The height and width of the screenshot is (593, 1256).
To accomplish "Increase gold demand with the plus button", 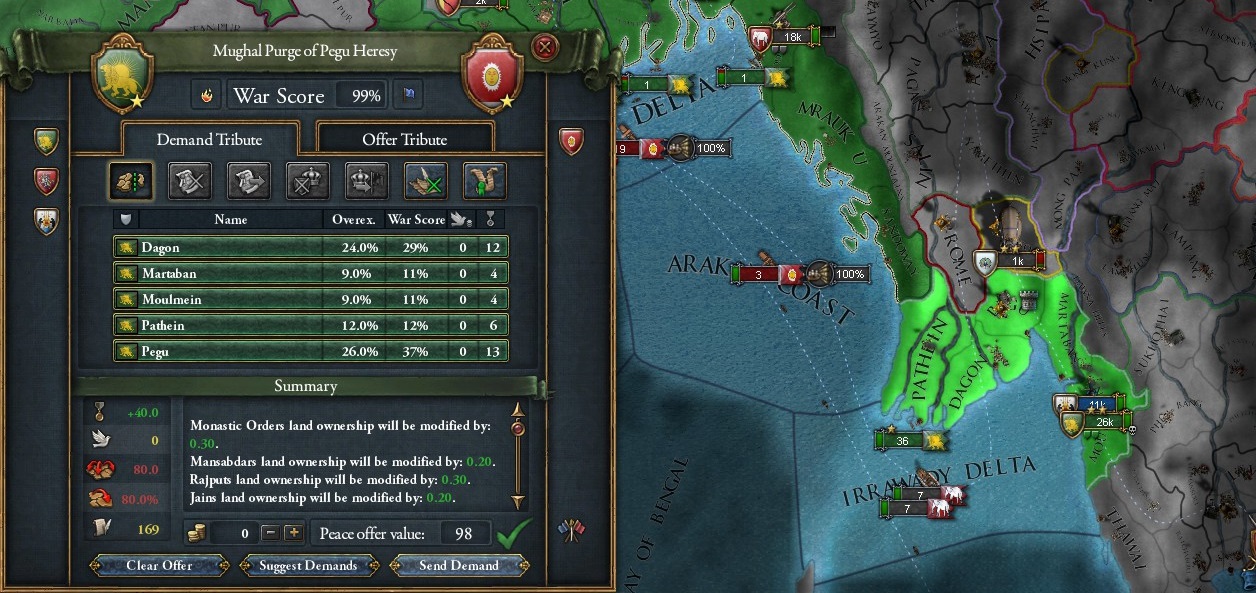I will pos(293,533).
